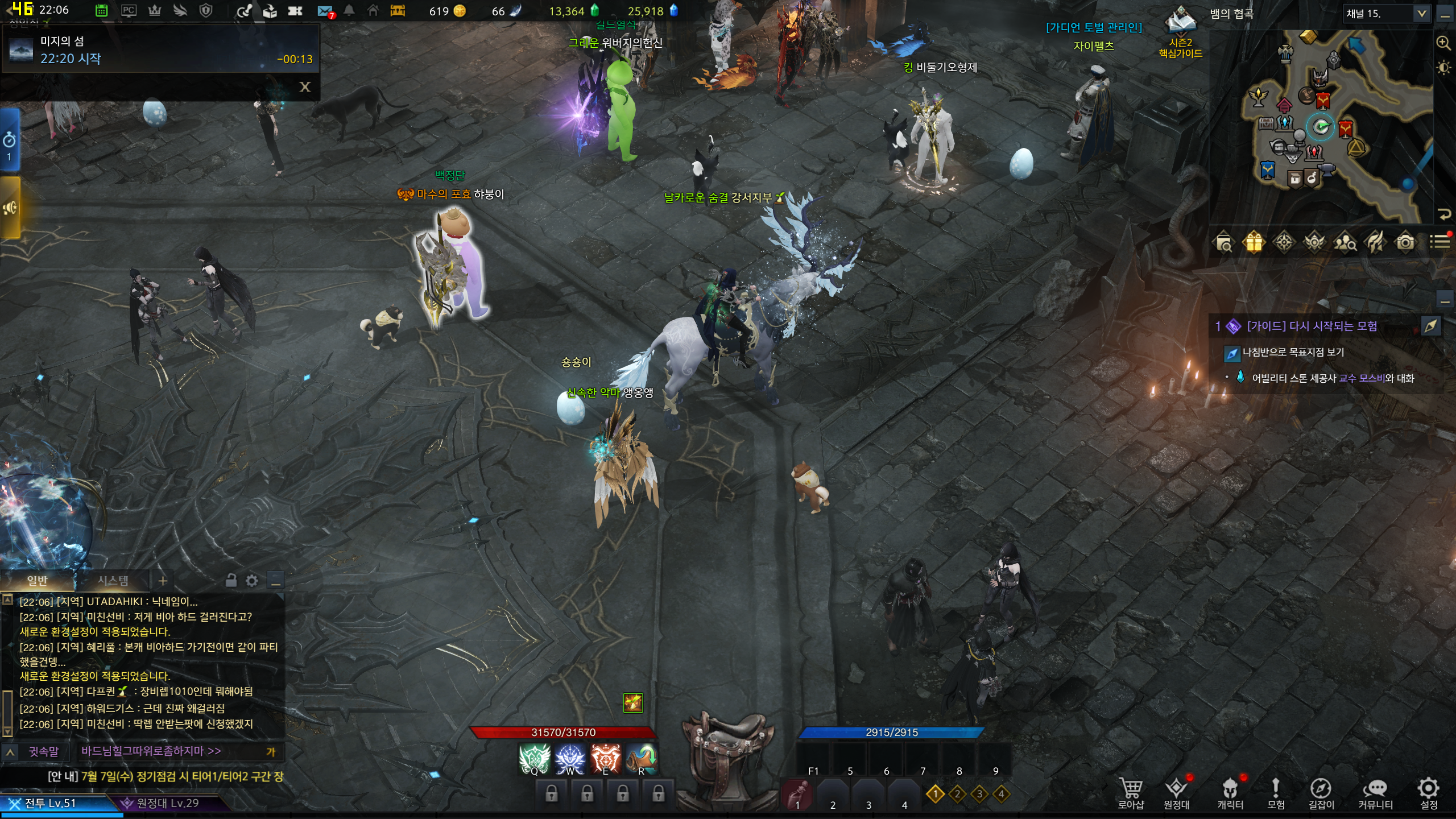Open the 로아샵 shop menu
Viewport: 1456px width, 819px height.
point(1130,792)
